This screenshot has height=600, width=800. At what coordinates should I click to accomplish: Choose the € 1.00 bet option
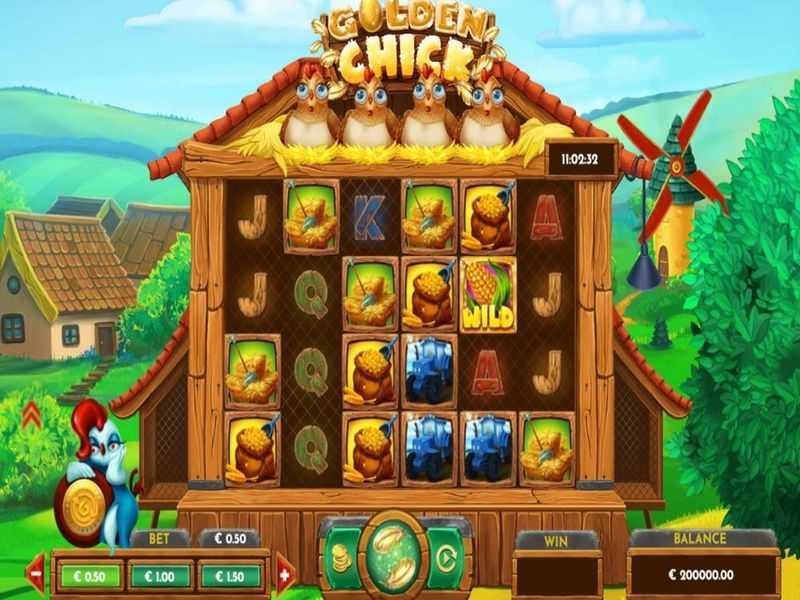tap(160, 575)
